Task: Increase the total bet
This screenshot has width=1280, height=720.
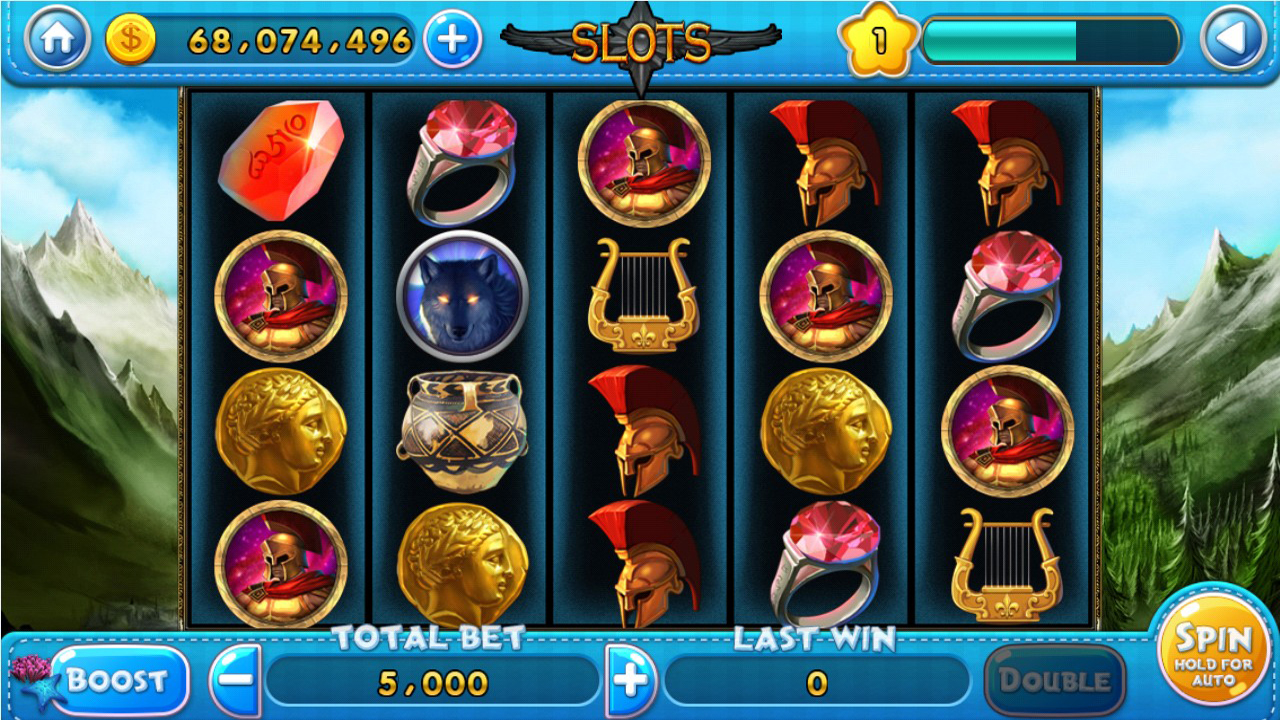Action: click(x=631, y=681)
